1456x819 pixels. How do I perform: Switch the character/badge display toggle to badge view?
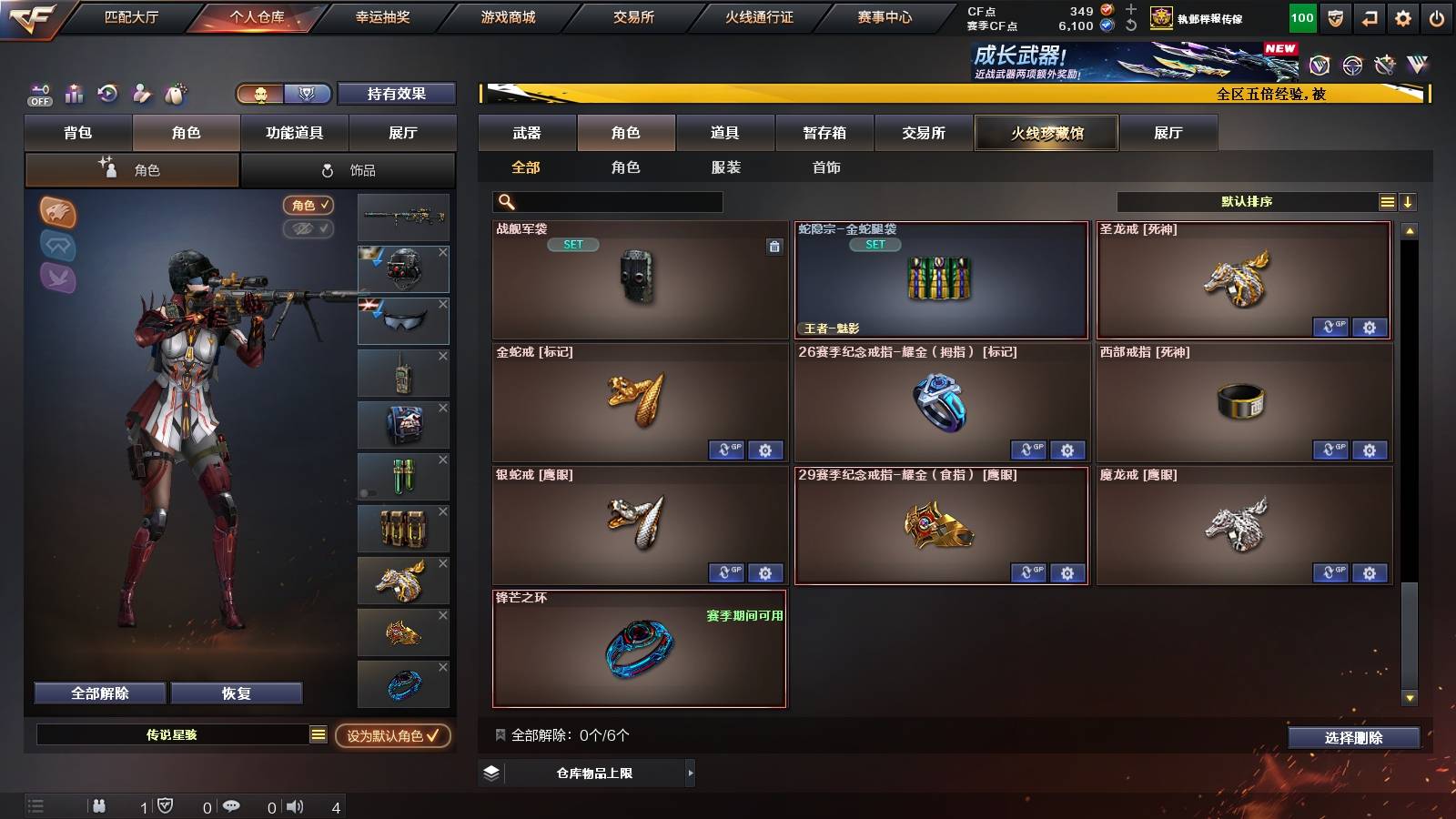pyautogui.click(x=307, y=94)
